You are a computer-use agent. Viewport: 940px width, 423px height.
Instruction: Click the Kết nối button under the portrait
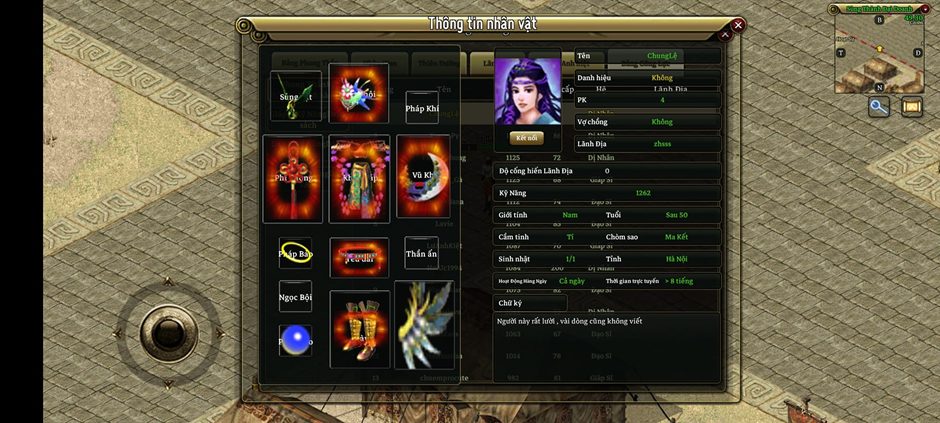tap(526, 138)
